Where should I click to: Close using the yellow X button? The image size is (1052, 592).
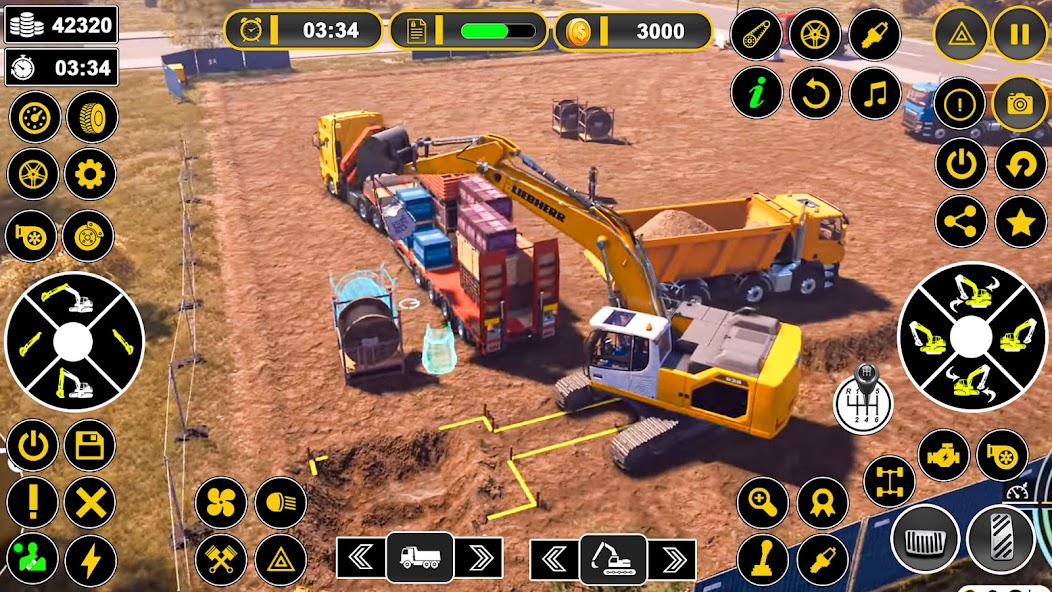91,502
